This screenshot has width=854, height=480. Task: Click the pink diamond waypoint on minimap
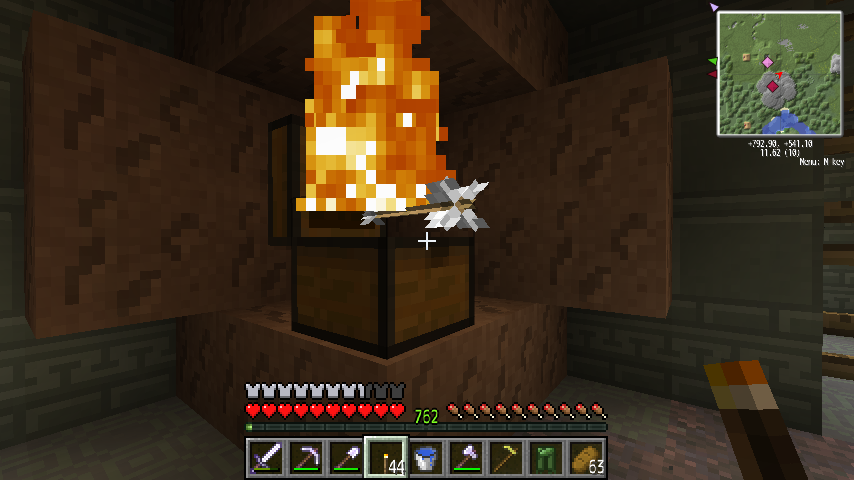pos(767,63)
